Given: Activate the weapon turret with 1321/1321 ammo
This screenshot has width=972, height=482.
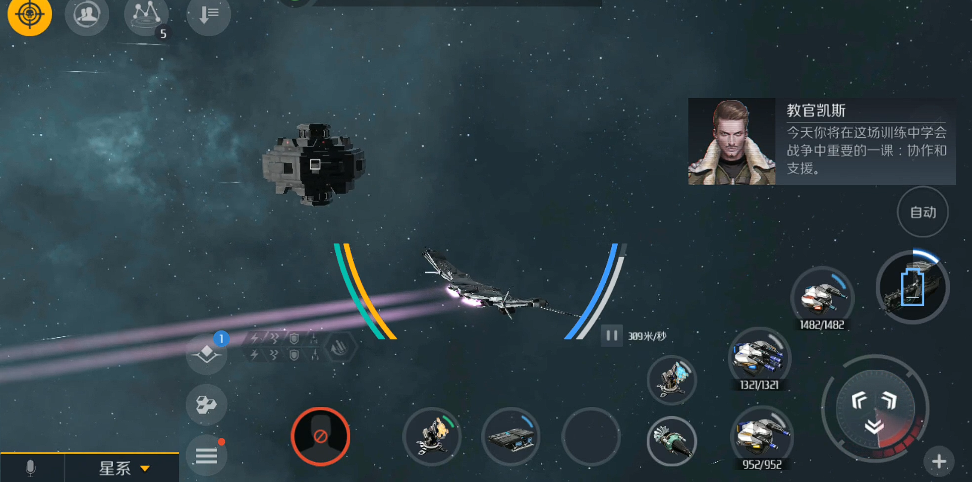Looking at the screenshot, I should 759,355.
